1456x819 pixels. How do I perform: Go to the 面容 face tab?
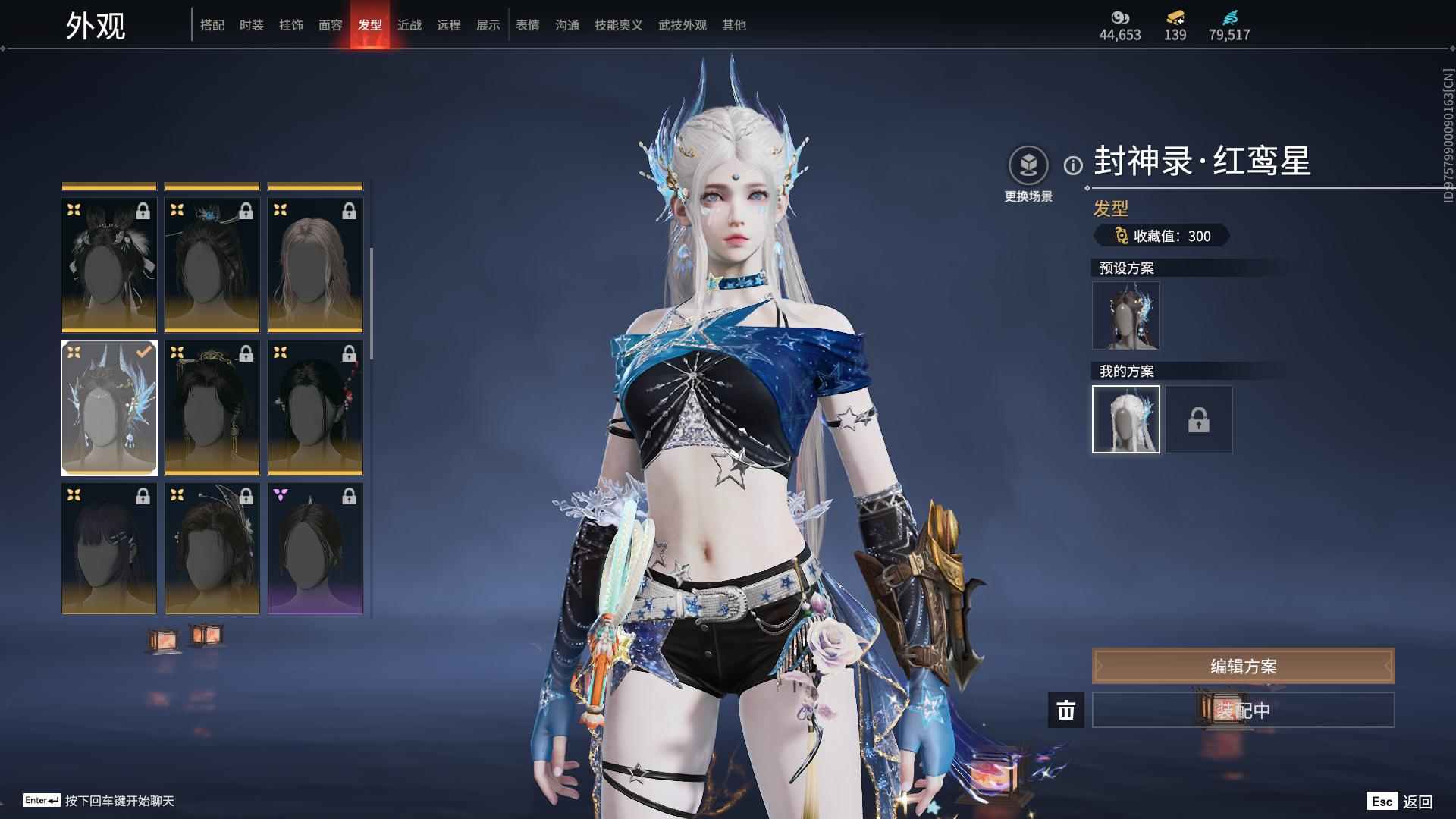(331, 25)
